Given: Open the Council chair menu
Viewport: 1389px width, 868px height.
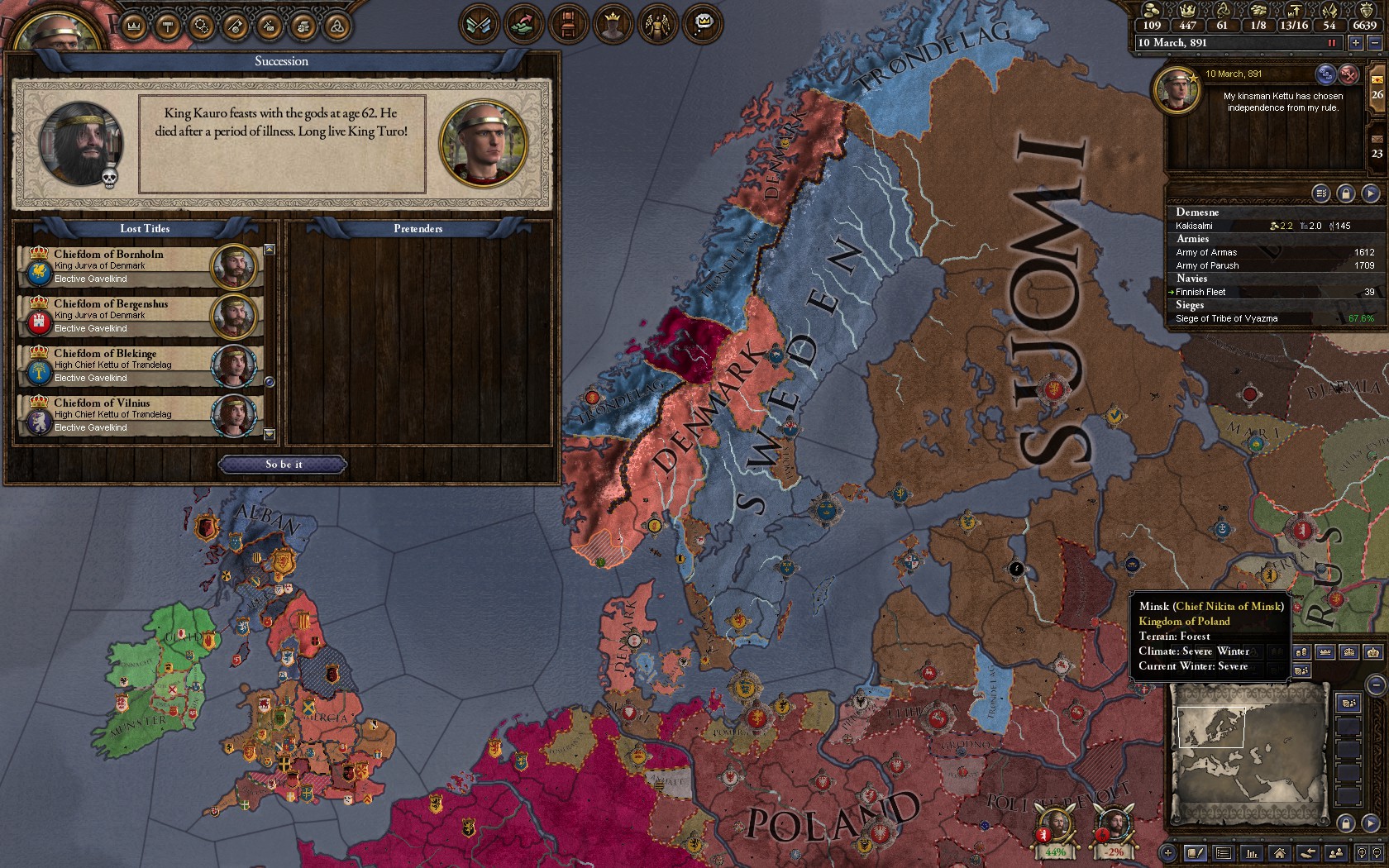Looking at the screenshot, I should click(x=566, y=25).
